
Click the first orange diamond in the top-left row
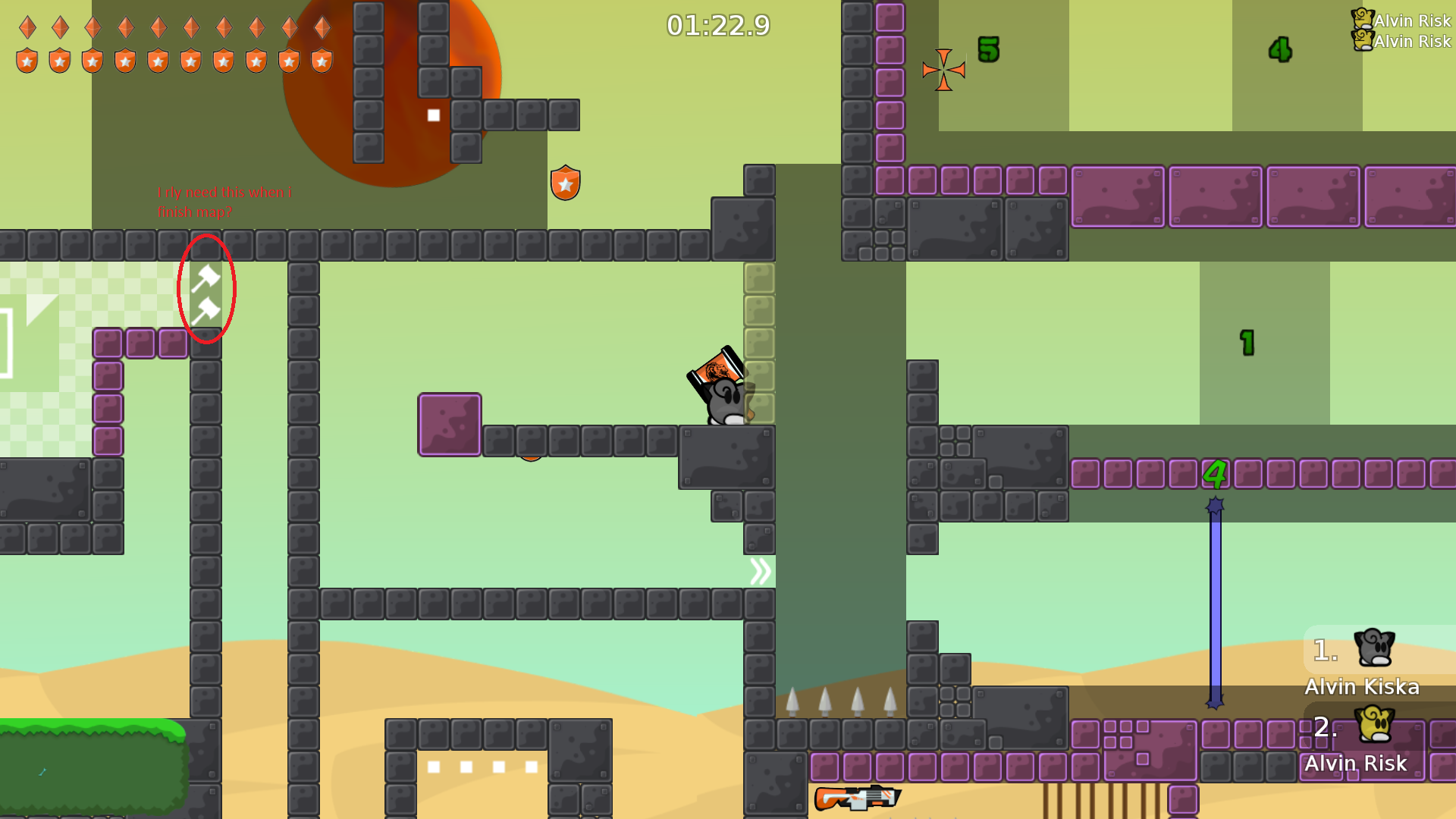[x=27, y=28]
